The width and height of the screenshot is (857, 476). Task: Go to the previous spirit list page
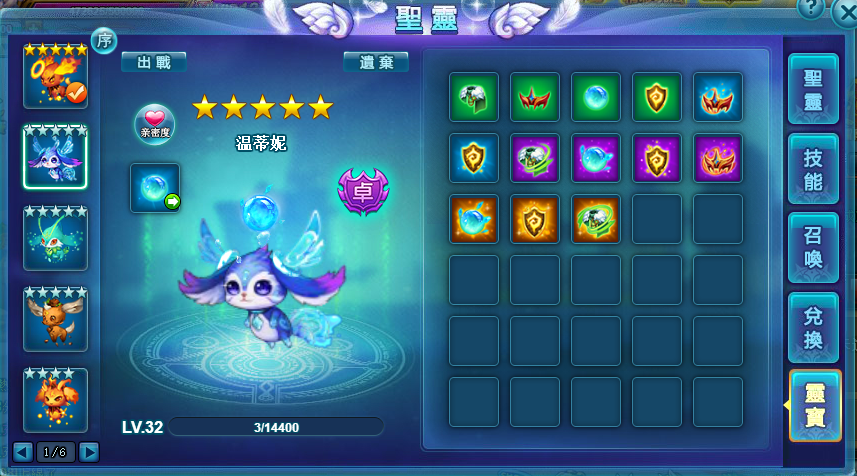pos(23,452)
